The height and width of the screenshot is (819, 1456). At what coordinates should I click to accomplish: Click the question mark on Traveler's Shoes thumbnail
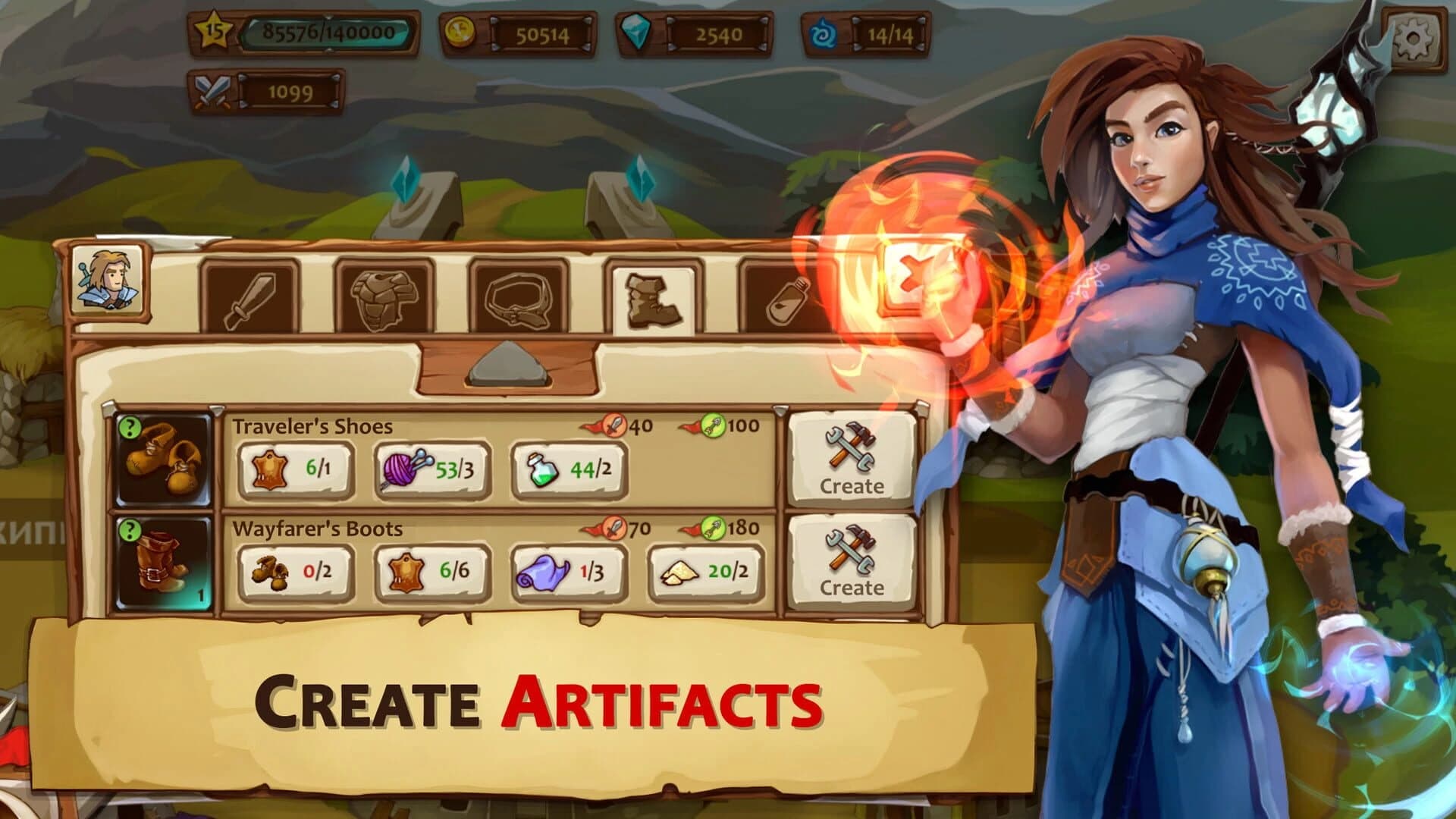130,427
